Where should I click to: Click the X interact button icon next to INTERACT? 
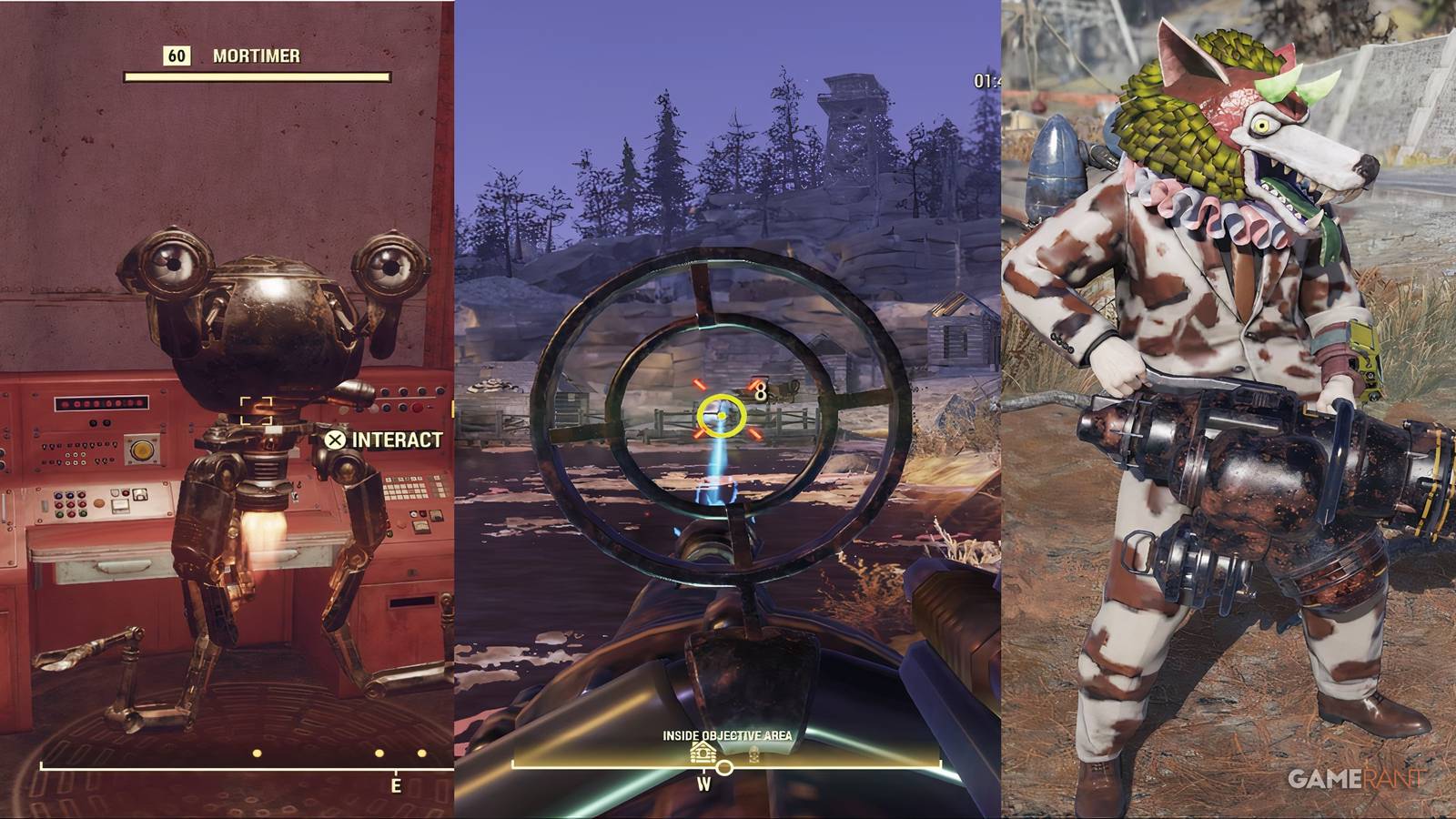click(x=333, y=440)
